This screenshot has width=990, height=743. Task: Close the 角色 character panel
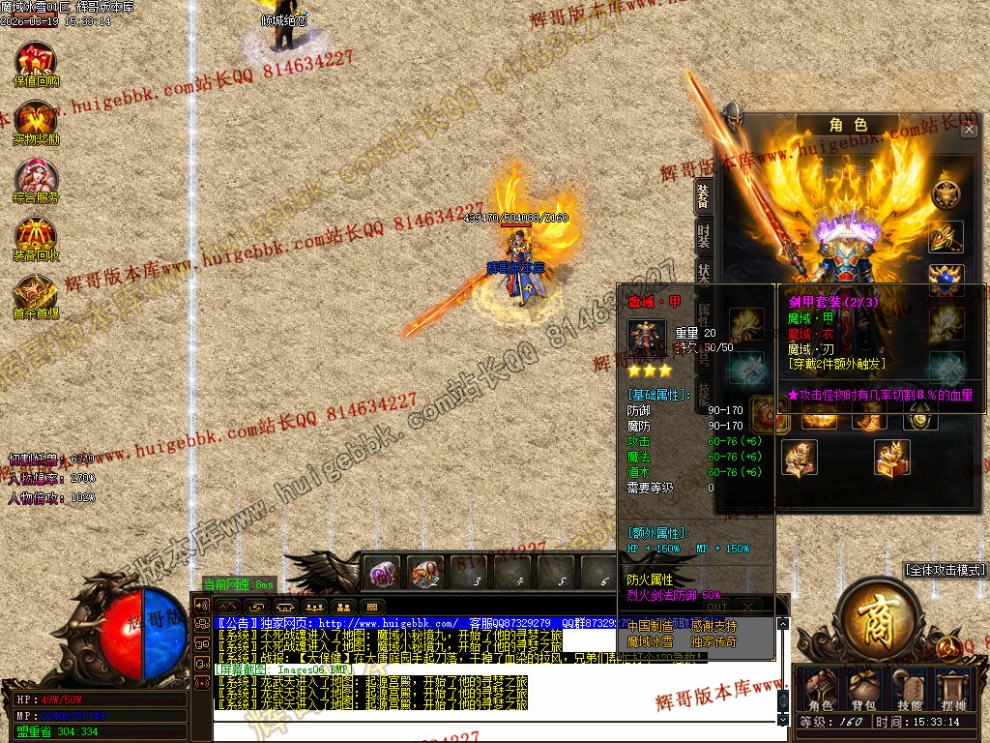coord(968,129)
